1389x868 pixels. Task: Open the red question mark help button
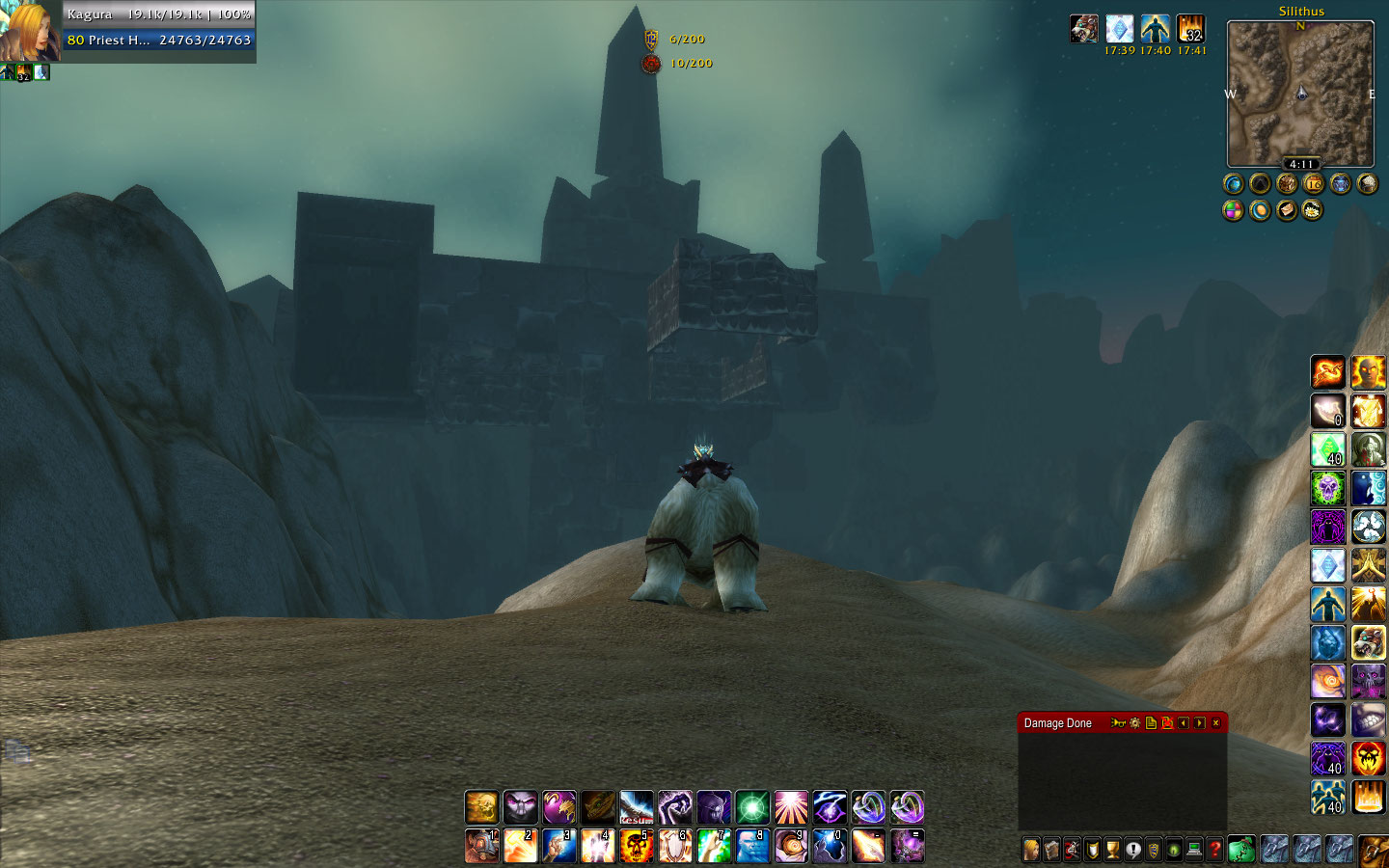click(1214, 850)
